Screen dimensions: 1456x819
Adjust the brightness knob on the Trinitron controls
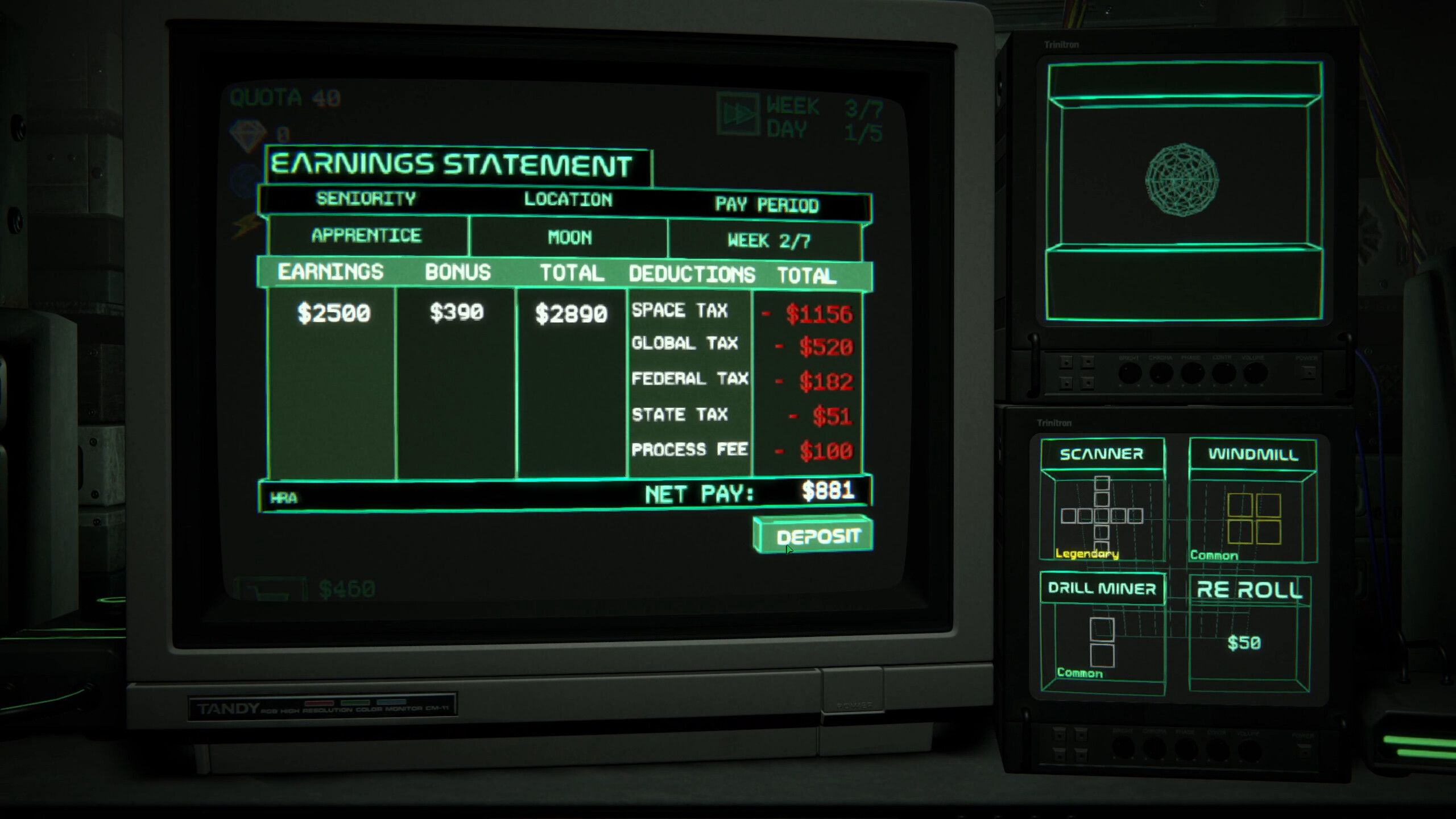1131,374
